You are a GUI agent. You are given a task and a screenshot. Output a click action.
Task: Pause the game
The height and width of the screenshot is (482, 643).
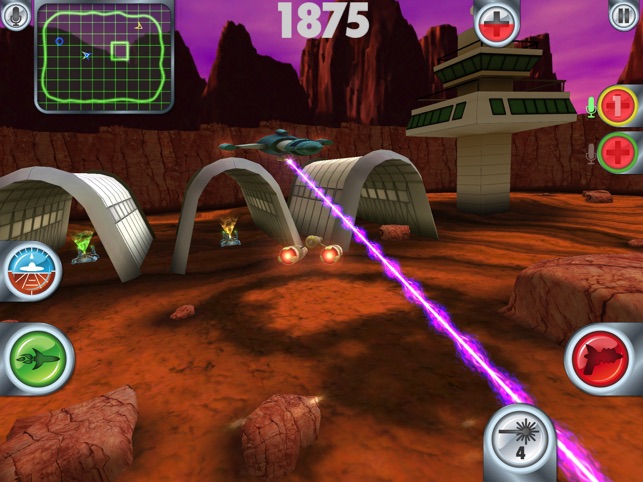(x=623, y=16)
